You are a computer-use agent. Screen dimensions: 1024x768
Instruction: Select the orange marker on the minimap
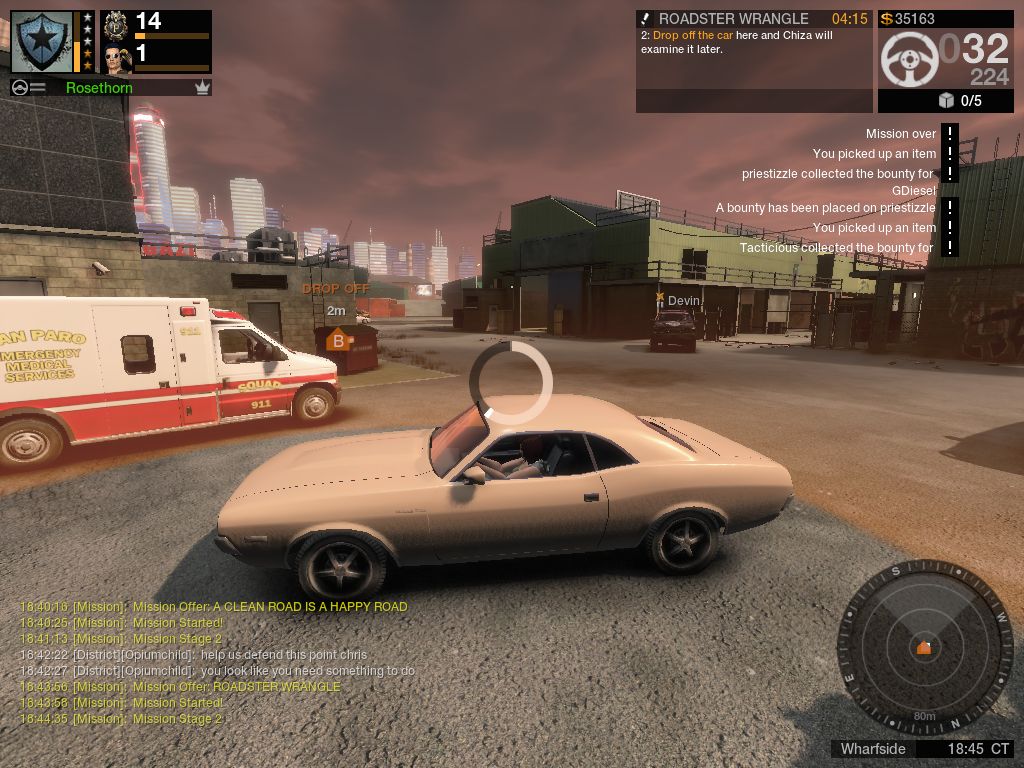point(924,648)
